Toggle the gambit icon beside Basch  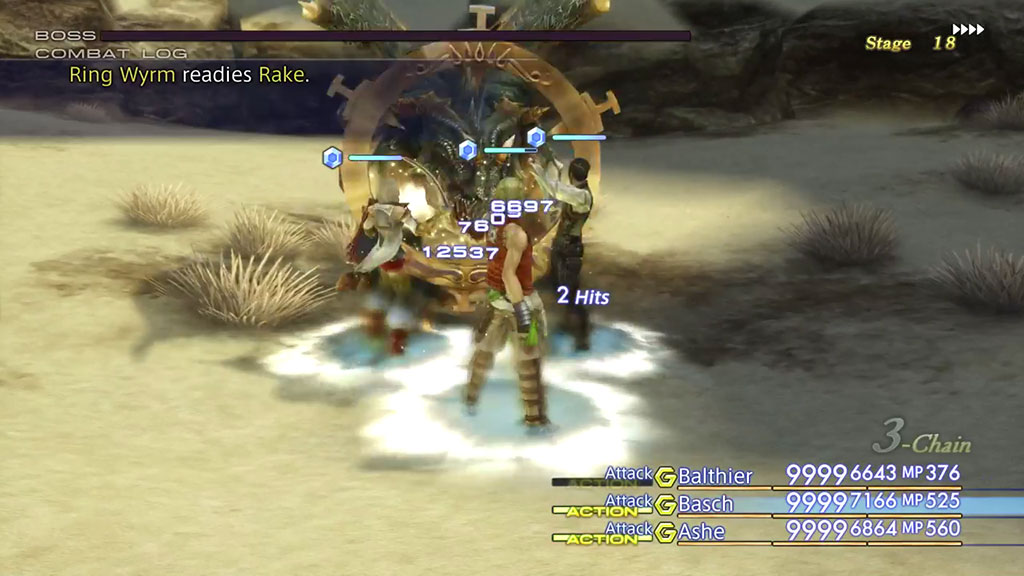[x=665, y=504]
